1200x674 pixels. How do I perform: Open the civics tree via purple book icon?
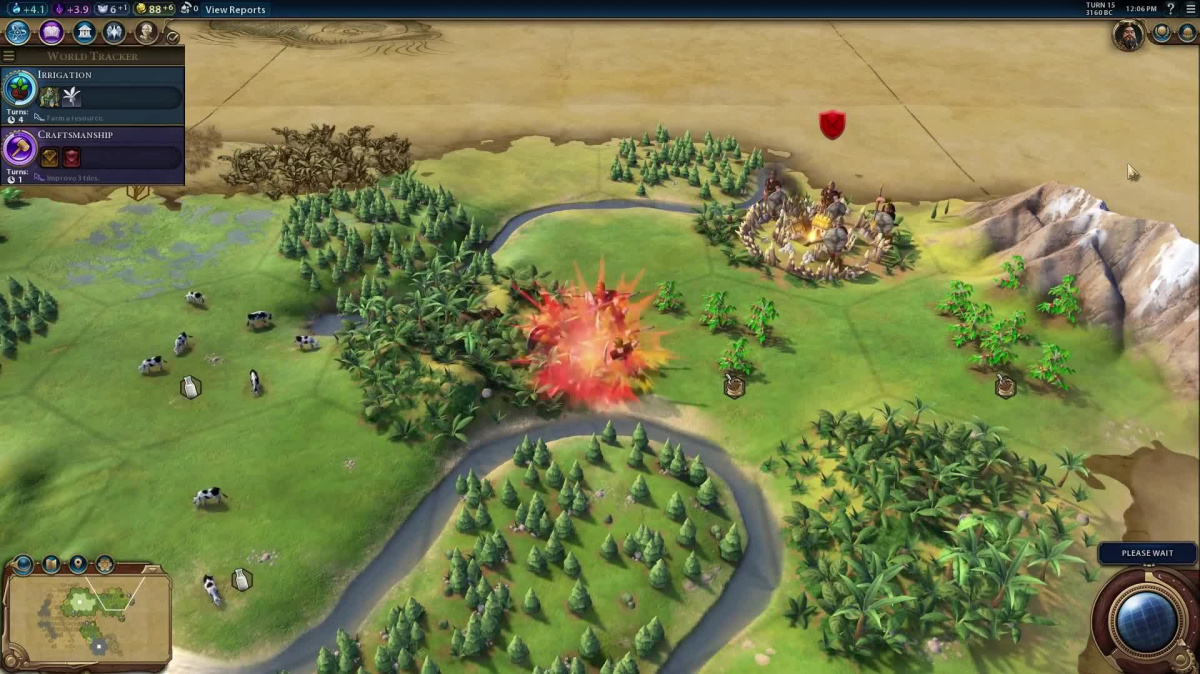pyautogui.click(x=51, y=33)
